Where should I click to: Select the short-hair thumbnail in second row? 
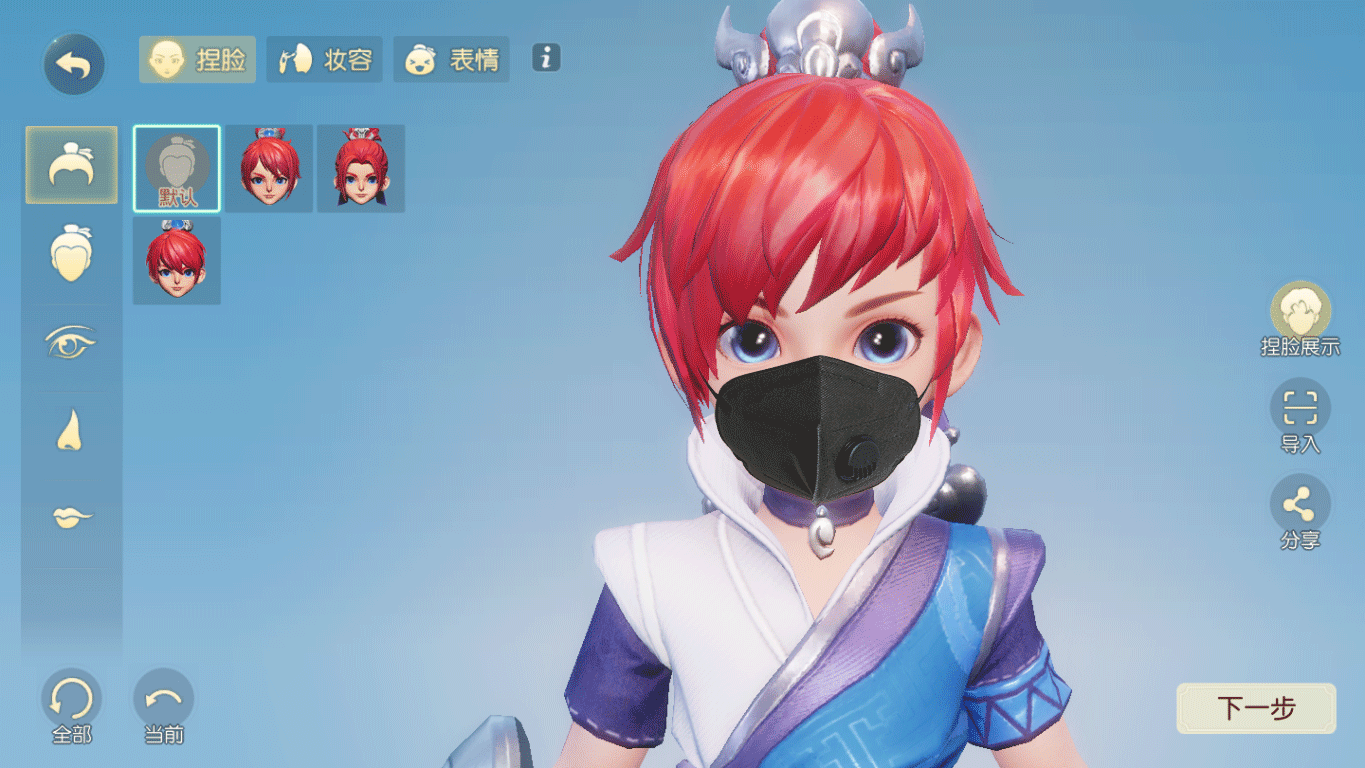click(176, 258)
